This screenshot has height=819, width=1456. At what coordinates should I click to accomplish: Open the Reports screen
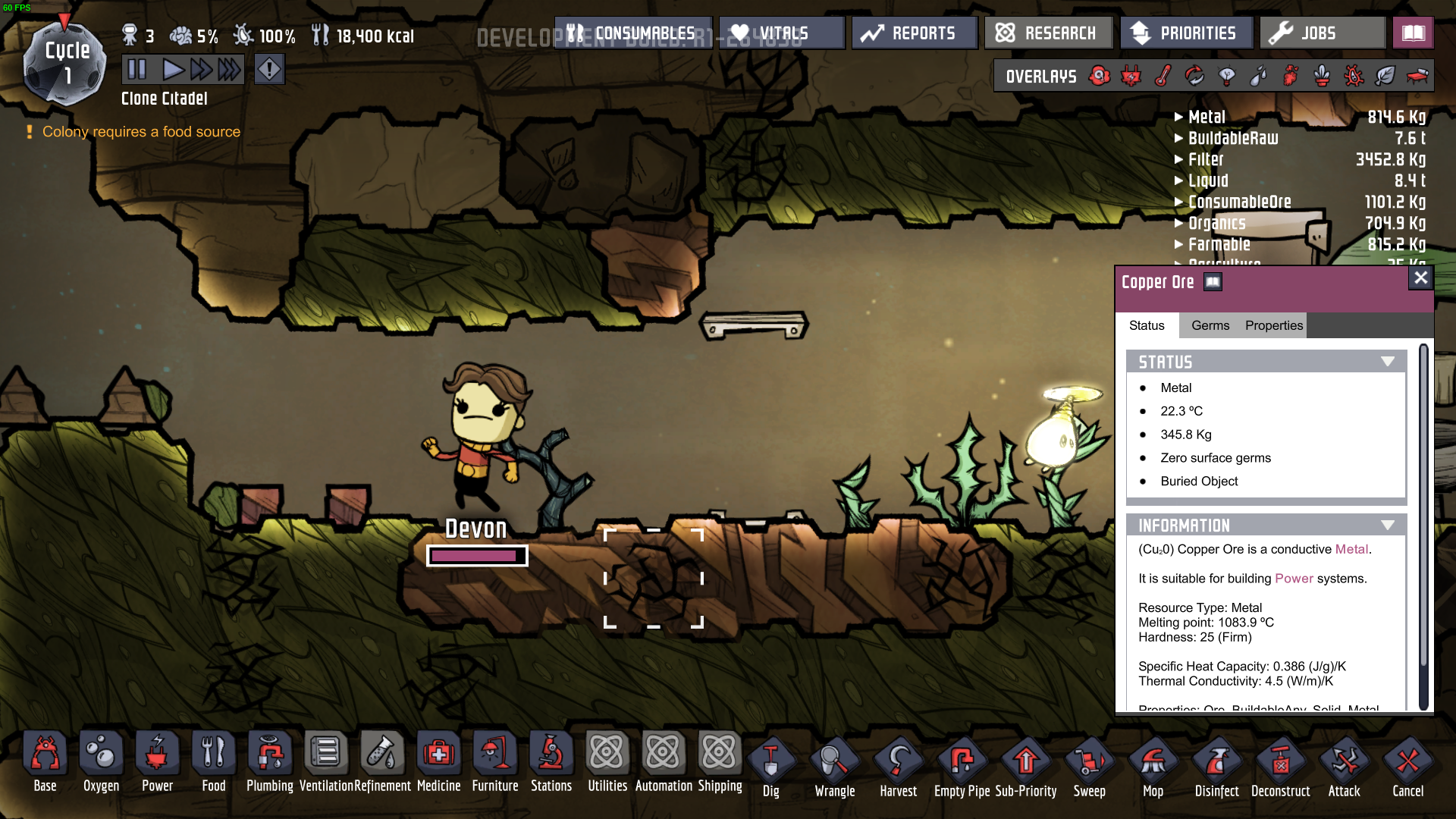[x=914, y=33]
